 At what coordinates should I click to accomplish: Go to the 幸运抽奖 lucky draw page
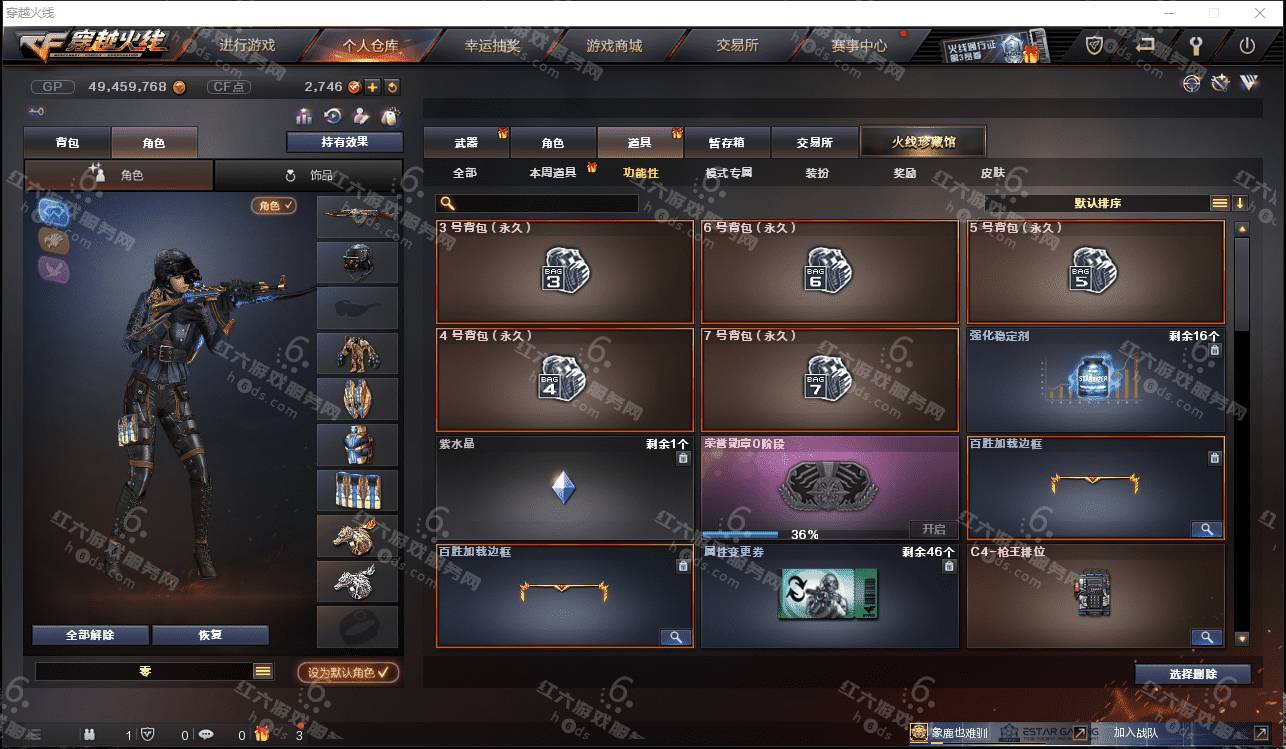click(x=492, y=46)
